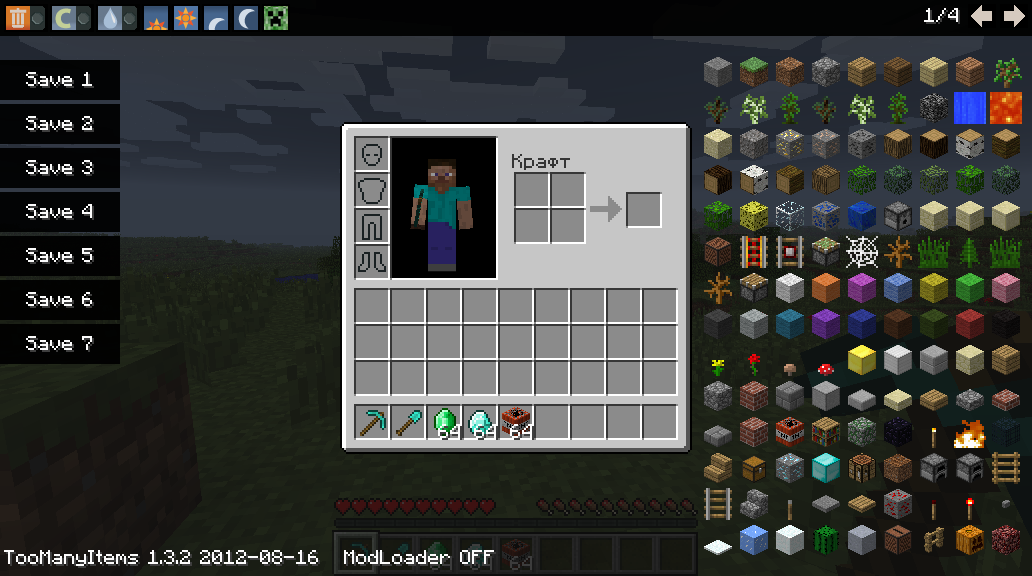Toggle the orange trash delete mode
This screenshot has height=576, width=1032.
[19, 17]
